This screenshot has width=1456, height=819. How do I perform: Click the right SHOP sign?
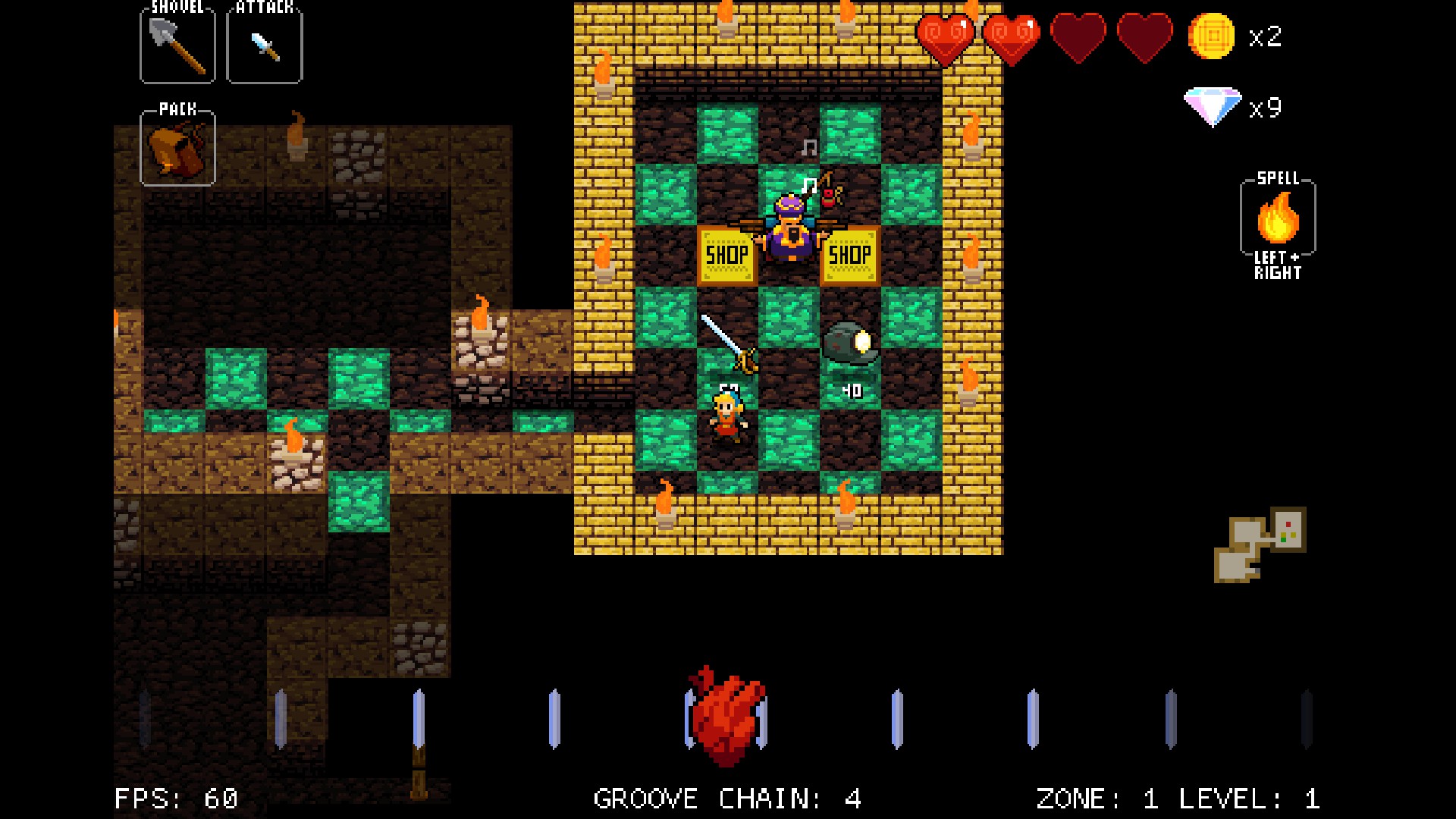pos(851,256)
